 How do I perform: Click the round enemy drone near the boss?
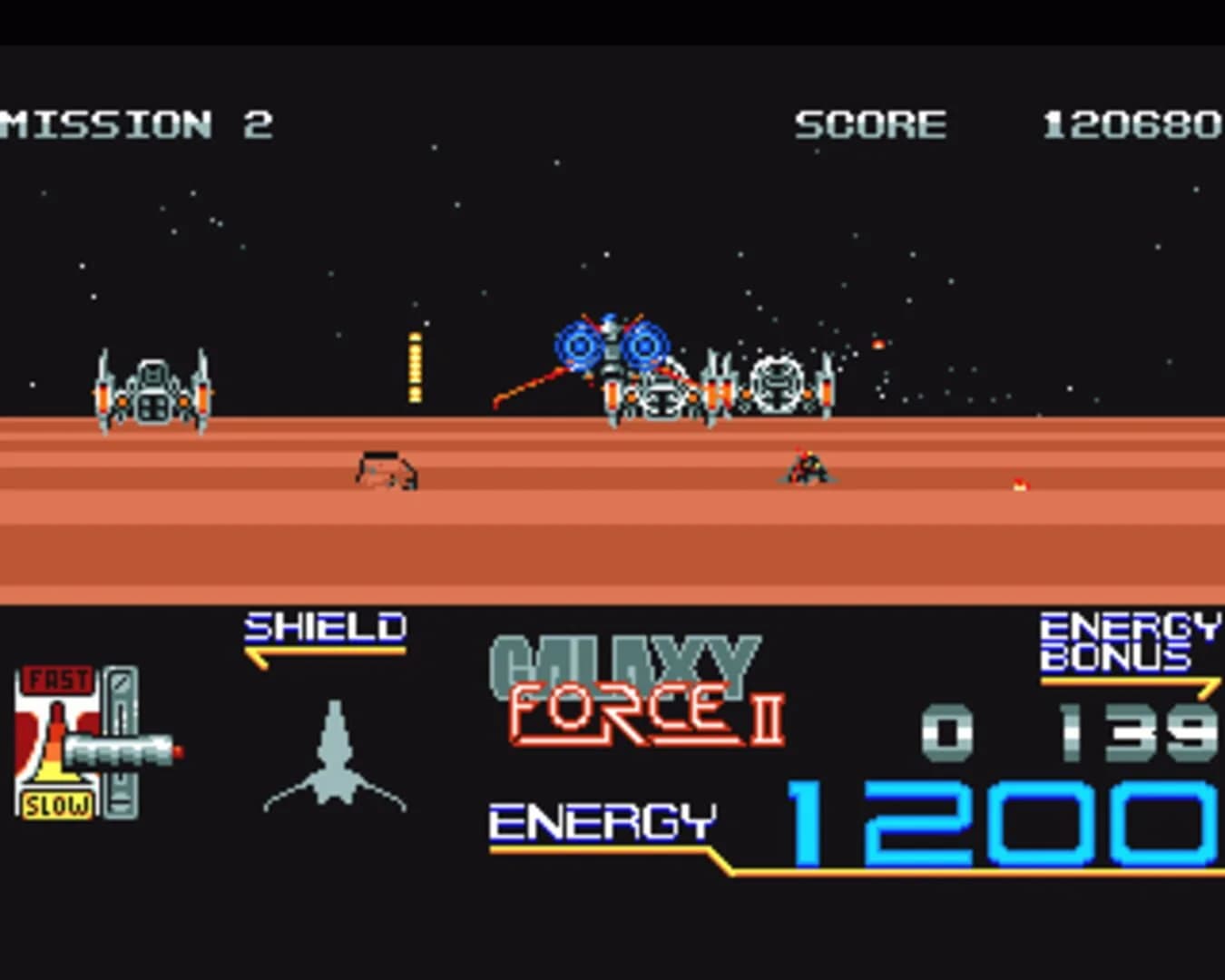(778, 381)
